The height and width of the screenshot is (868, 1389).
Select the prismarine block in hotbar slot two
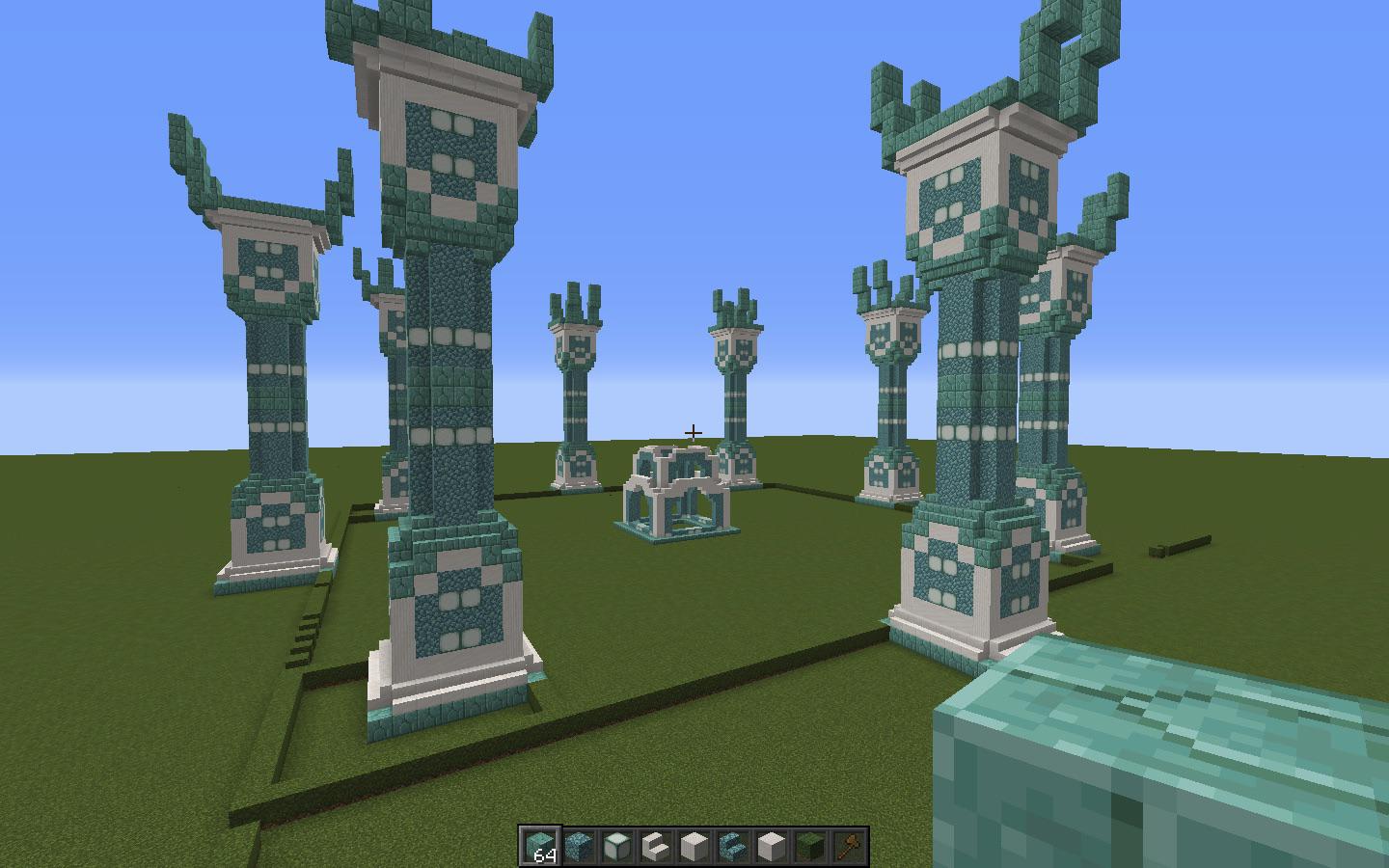(x=581, y=844)
